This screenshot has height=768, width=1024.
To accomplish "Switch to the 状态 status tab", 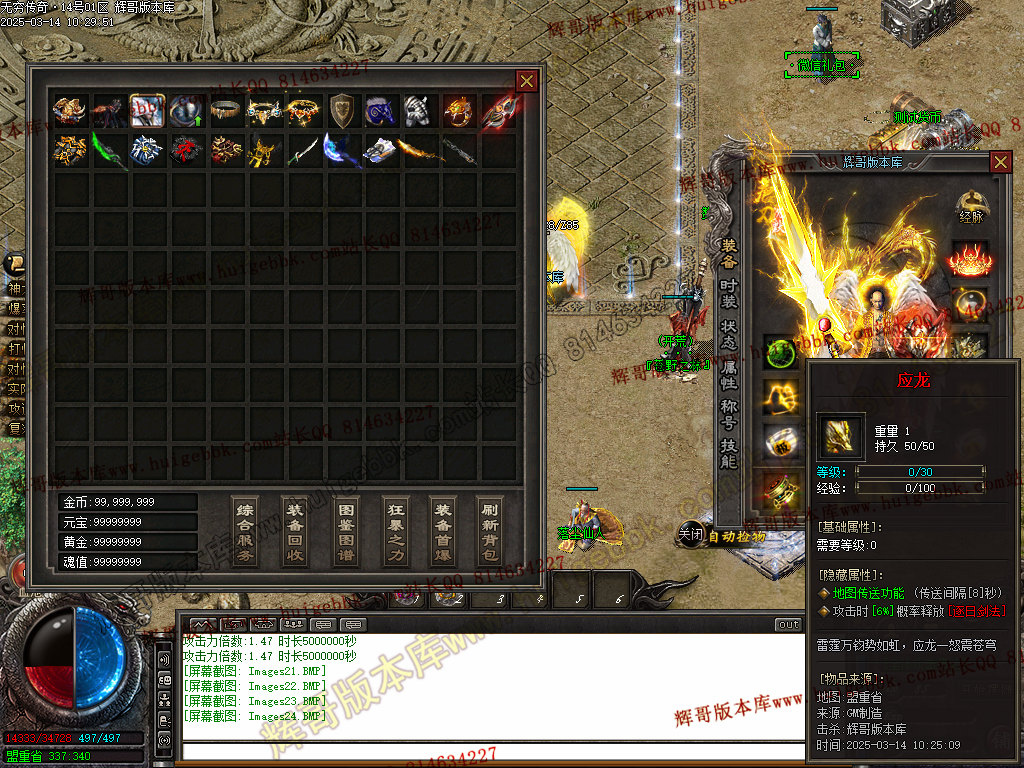I will (x=729, y=334).
